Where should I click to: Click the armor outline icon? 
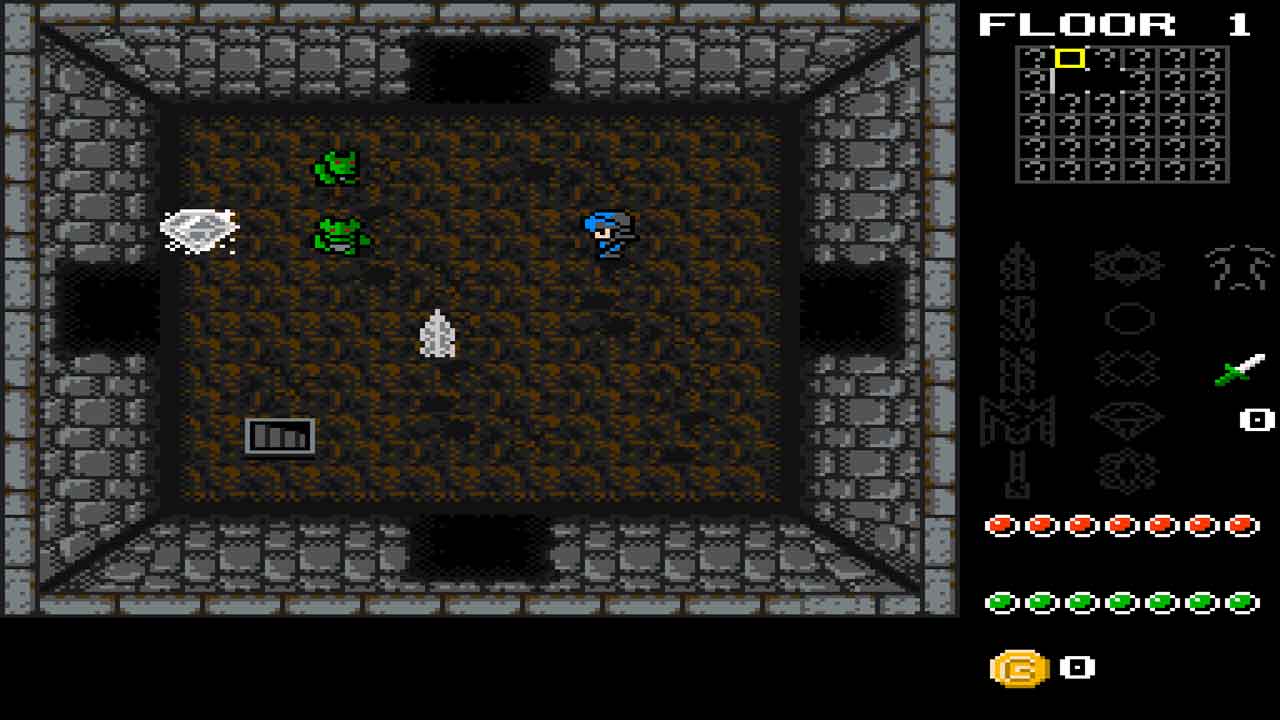pos(1239,268)
